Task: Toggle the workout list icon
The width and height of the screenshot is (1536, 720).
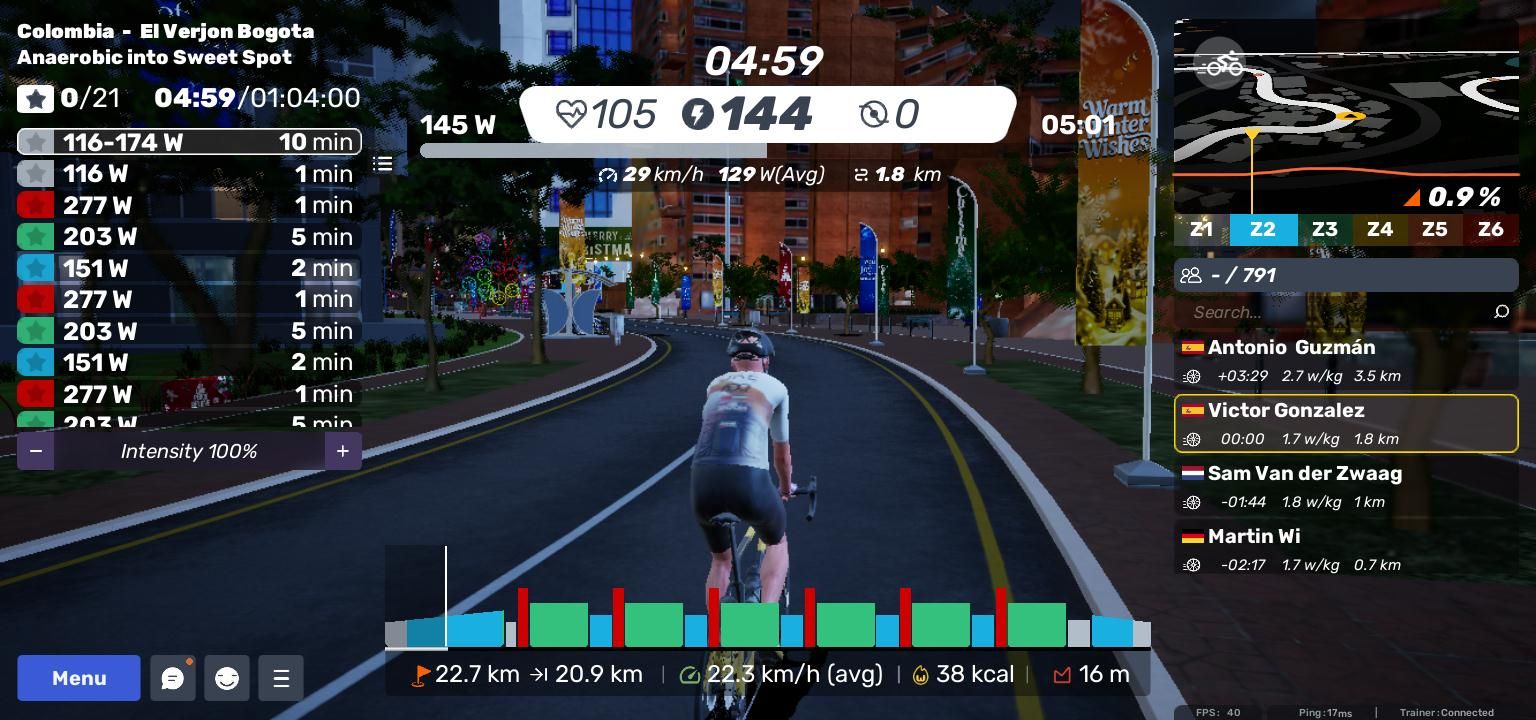Action: [383, 163]
